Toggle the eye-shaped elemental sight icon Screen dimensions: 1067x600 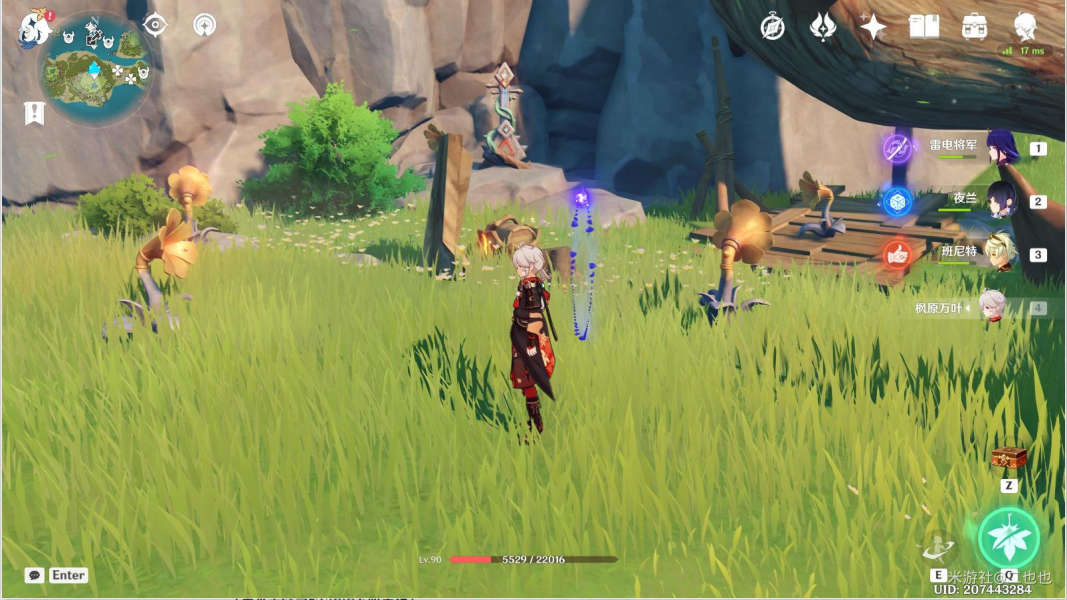tap(155, 25)
